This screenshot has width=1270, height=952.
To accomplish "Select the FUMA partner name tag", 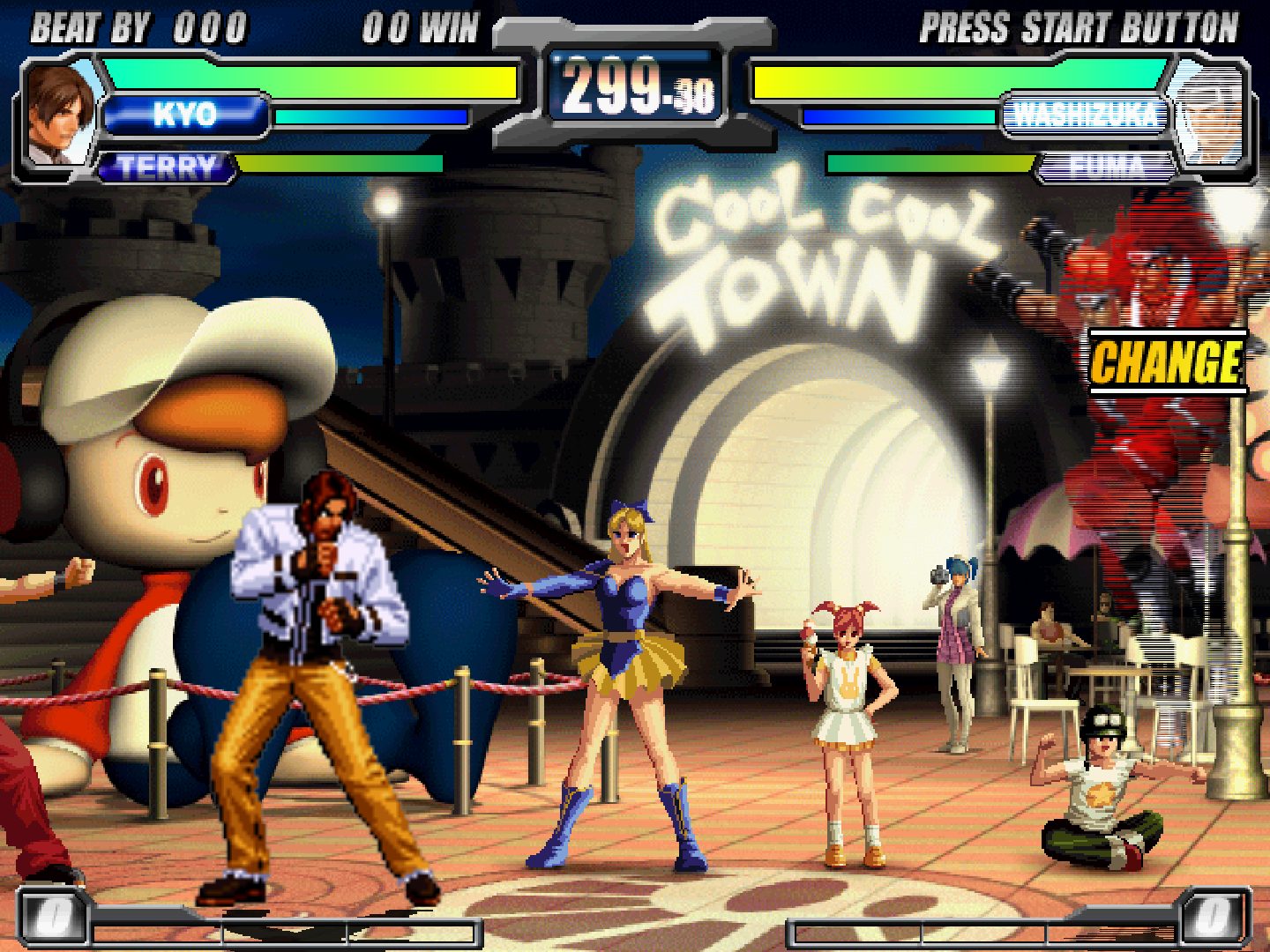I will tap(1106, 167).
